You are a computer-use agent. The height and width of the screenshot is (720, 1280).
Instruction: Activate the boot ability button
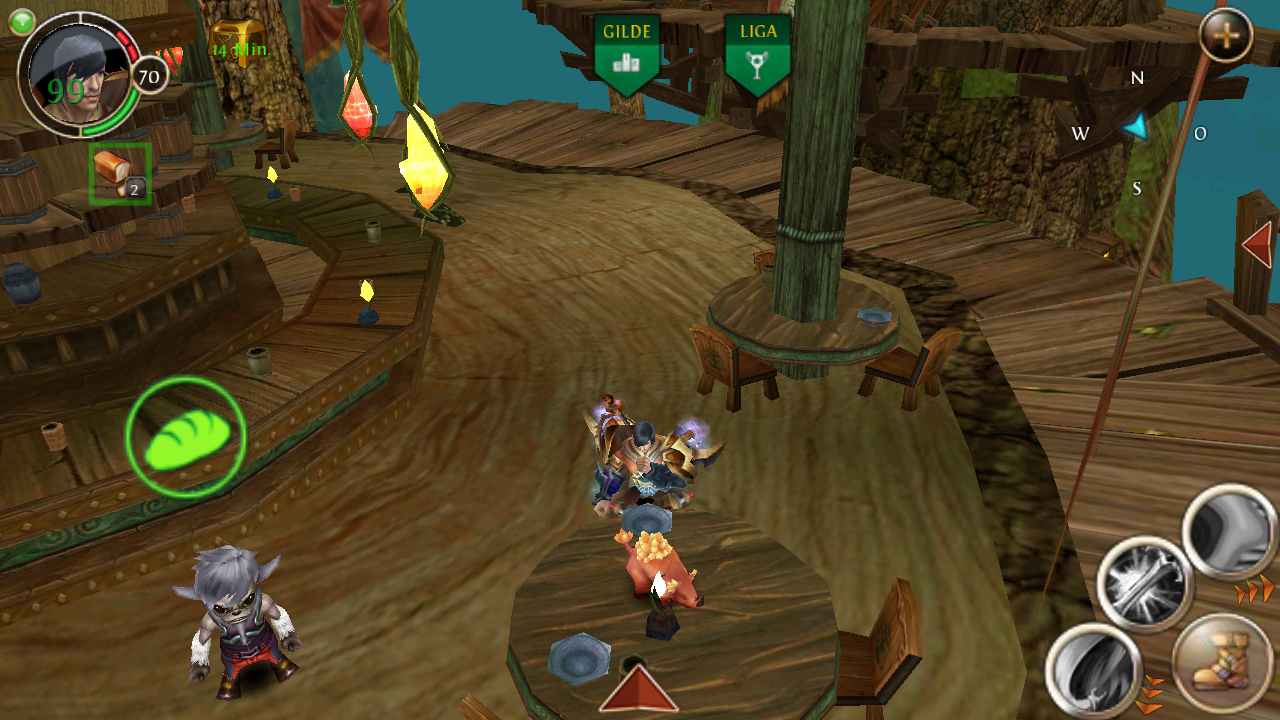(1222, 664)
